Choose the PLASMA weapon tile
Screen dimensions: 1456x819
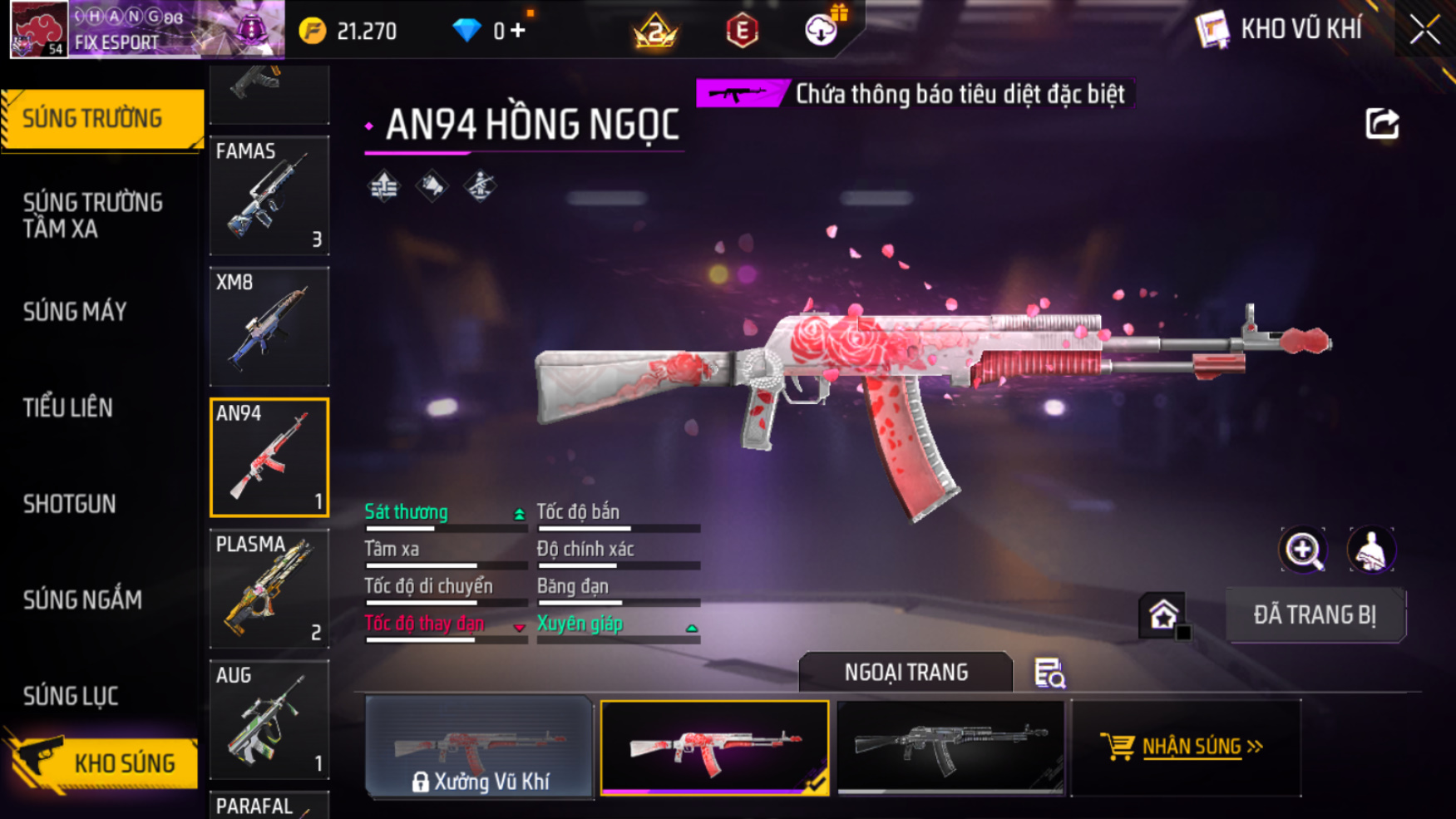point(269,589)
